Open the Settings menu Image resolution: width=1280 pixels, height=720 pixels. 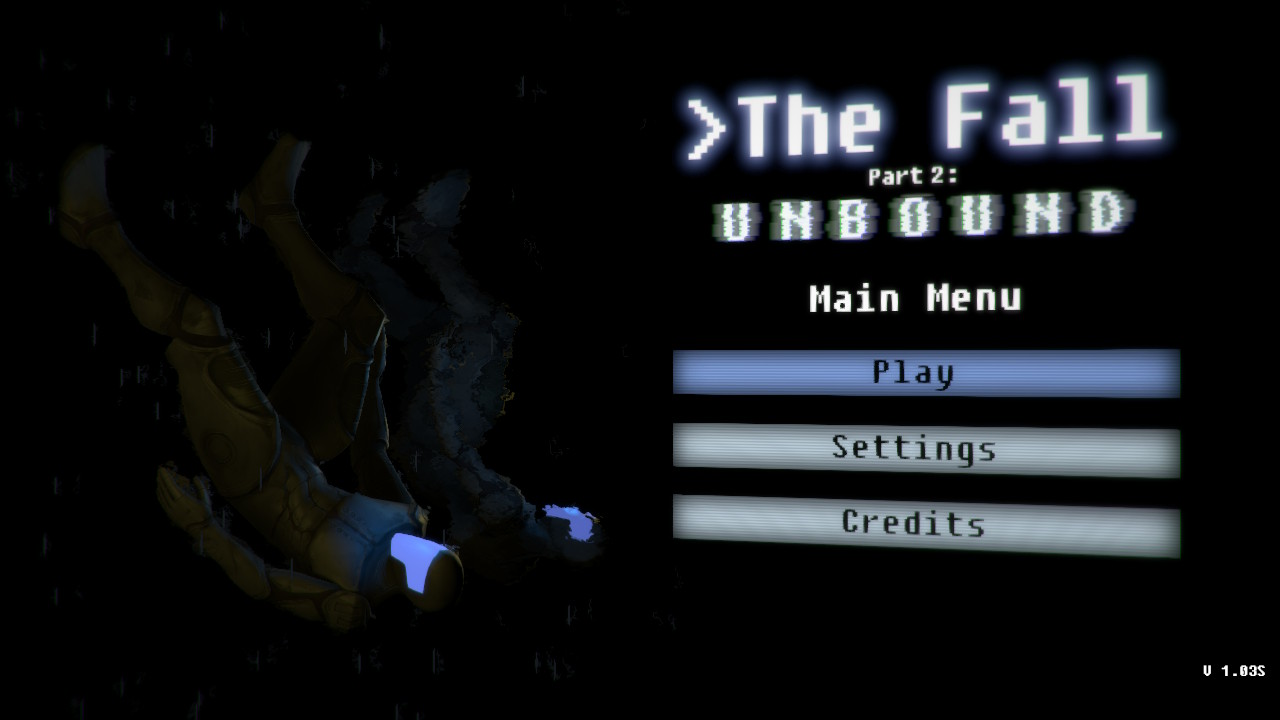[925, 449]
